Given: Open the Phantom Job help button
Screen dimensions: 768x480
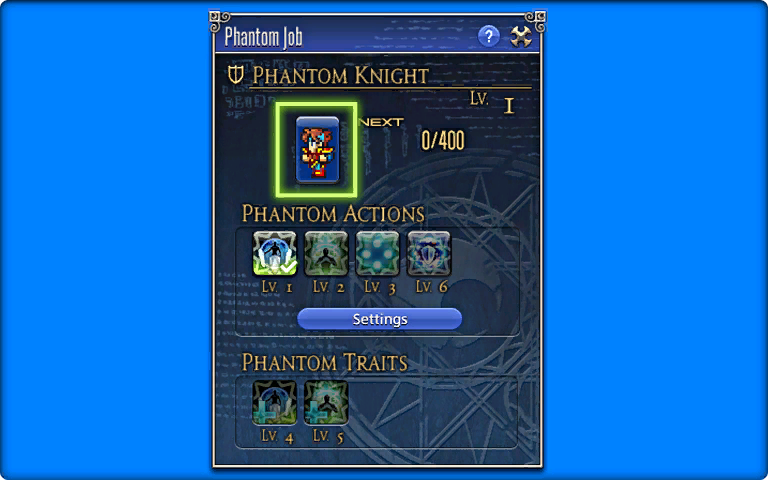Looking at the screenshot, I should pos(488,37).
